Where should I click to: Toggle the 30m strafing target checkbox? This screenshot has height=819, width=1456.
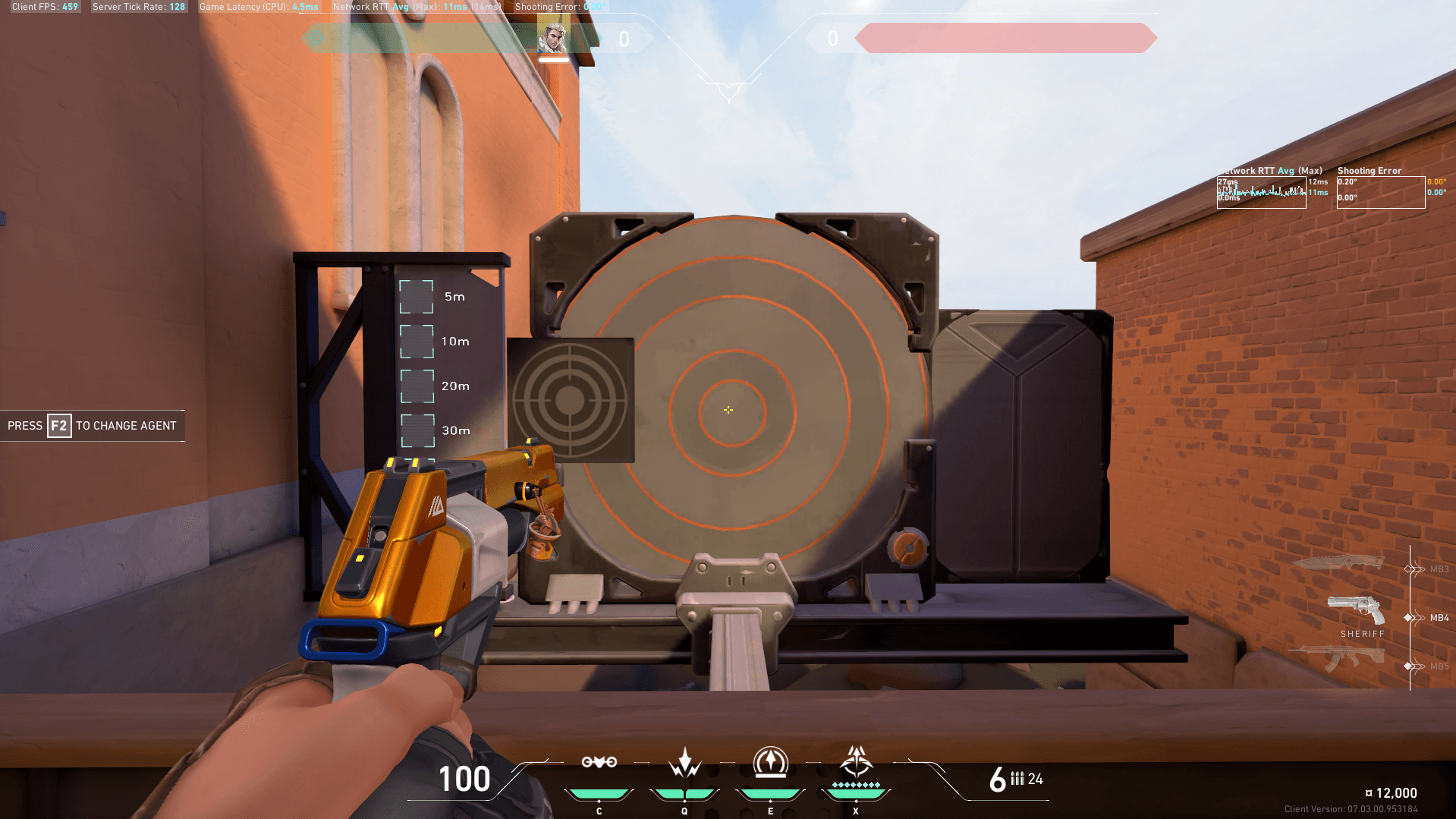pyautogui.click(x=416, y=430)
